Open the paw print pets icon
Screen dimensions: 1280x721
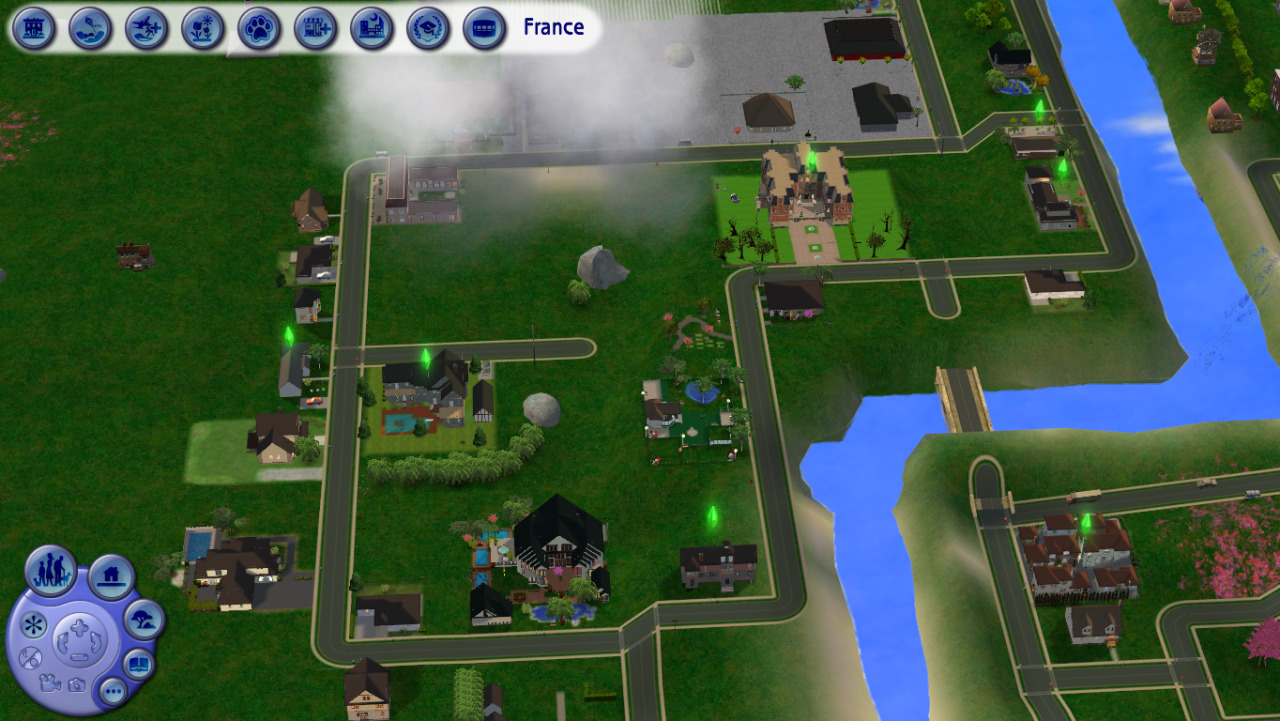coord(259,28)
